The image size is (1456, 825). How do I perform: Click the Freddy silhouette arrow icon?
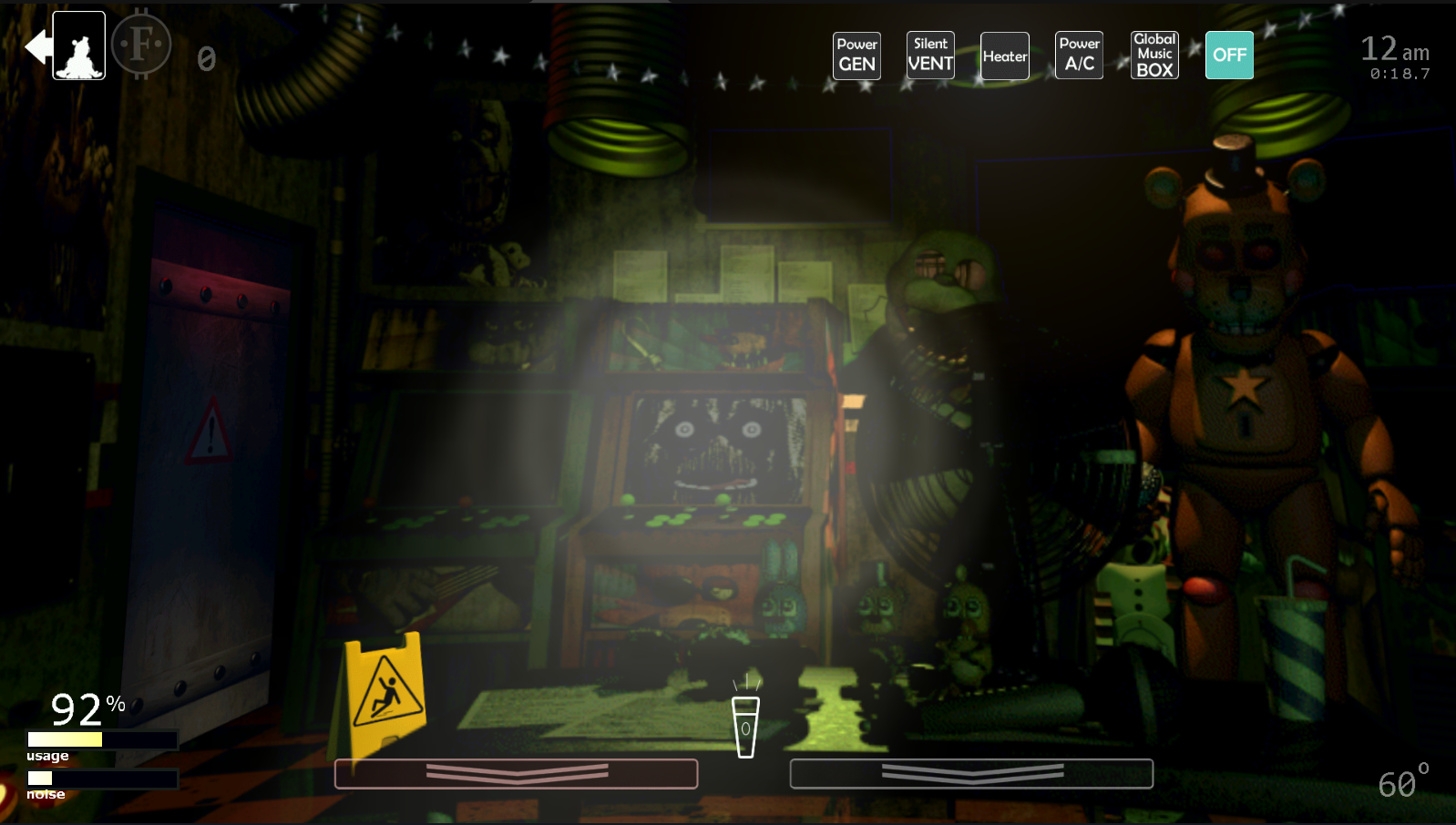67,46
